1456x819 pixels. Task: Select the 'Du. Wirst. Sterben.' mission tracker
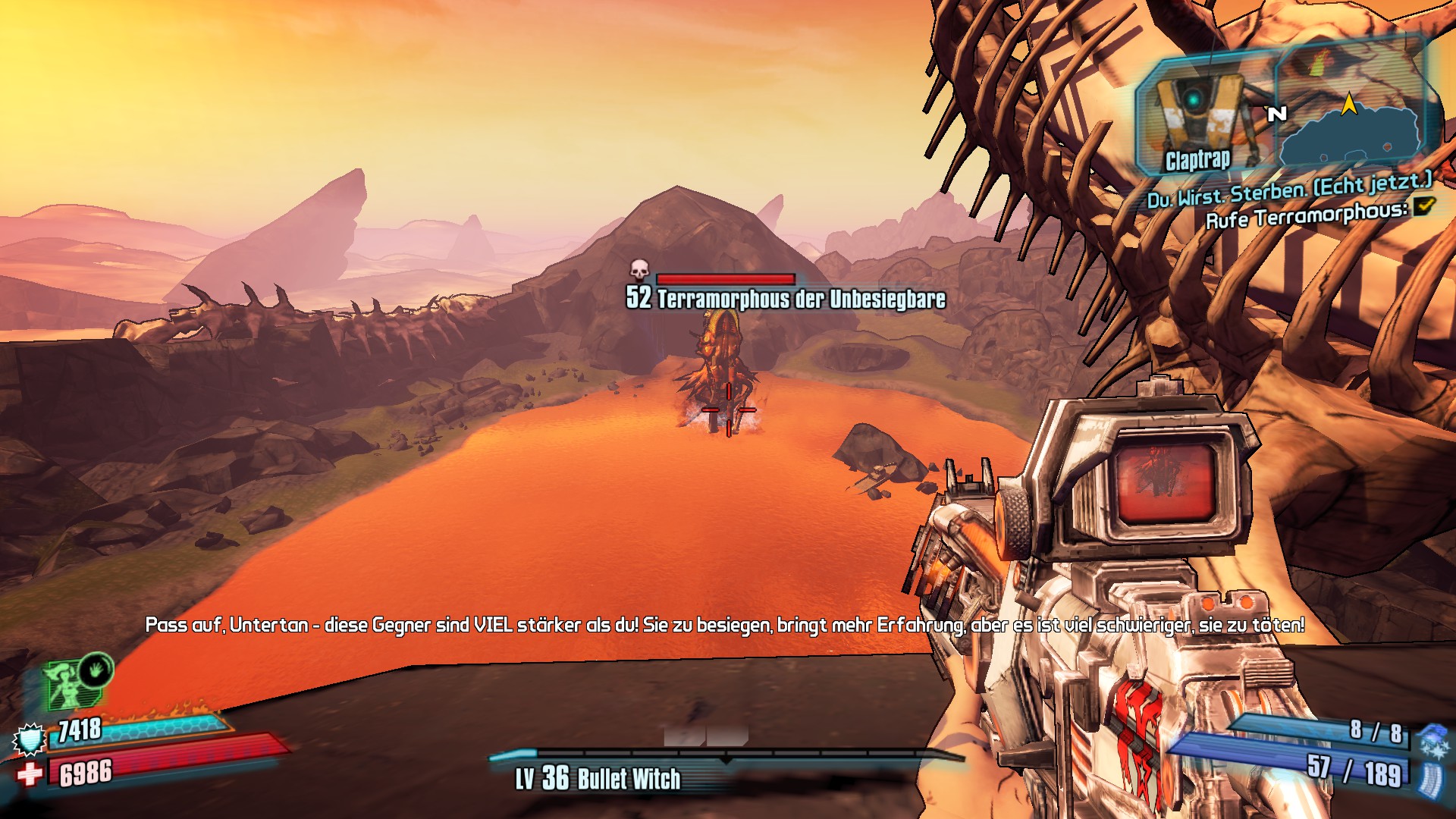1289,190
